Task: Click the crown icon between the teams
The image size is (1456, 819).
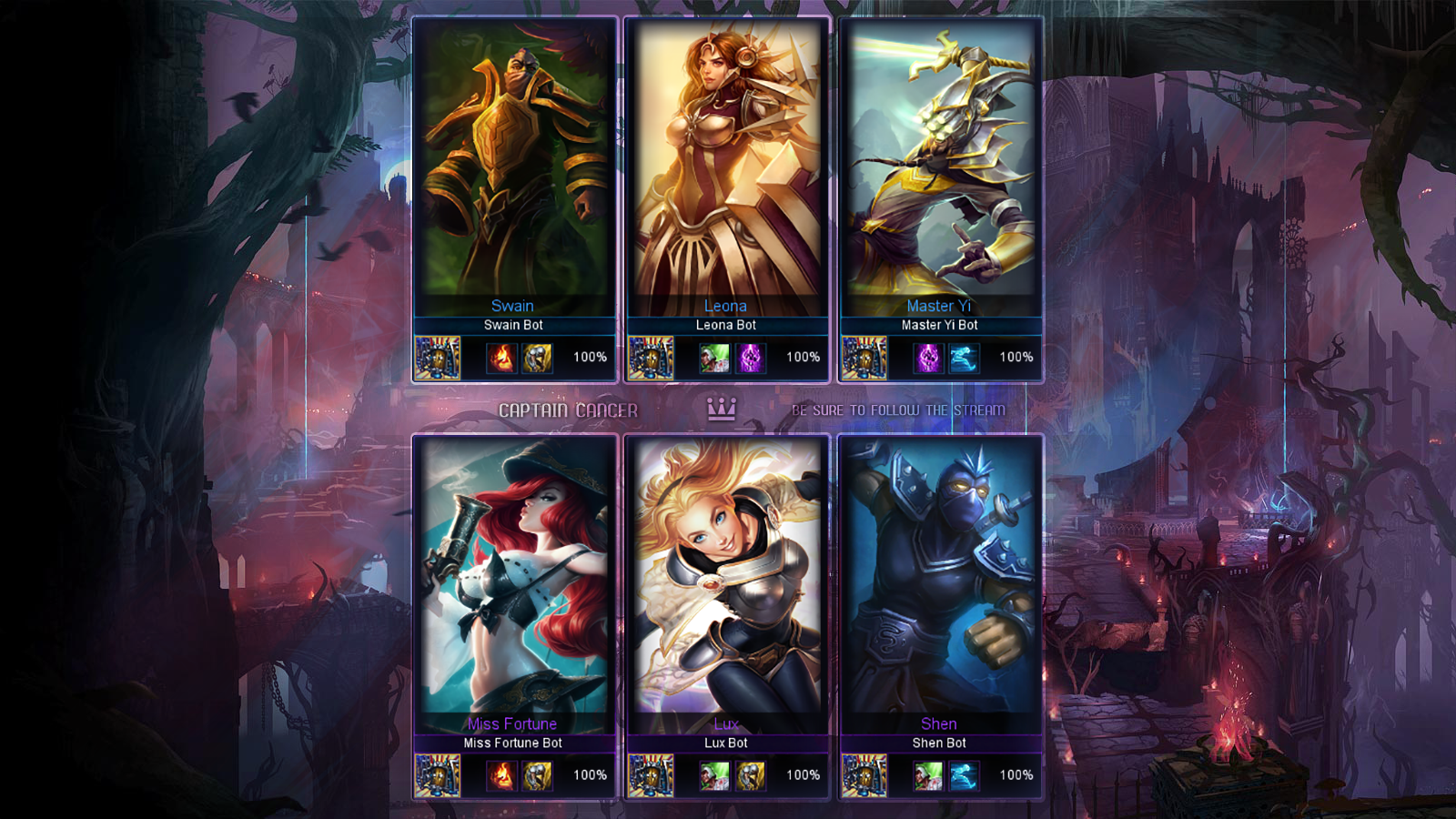Action: tap(720, 409)
